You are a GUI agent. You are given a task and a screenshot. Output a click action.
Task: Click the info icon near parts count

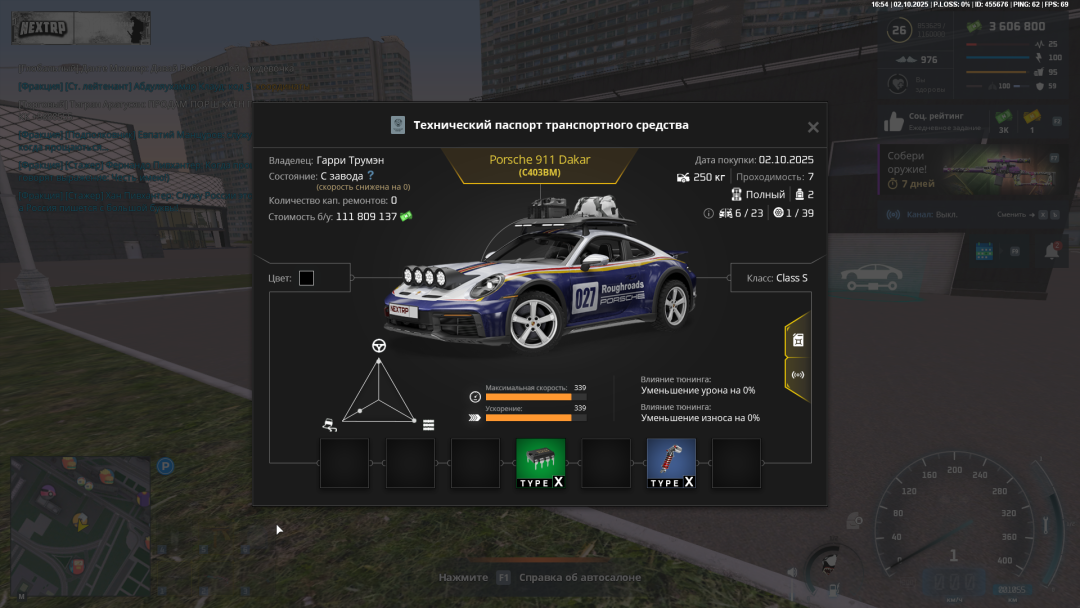coord(709,213)
